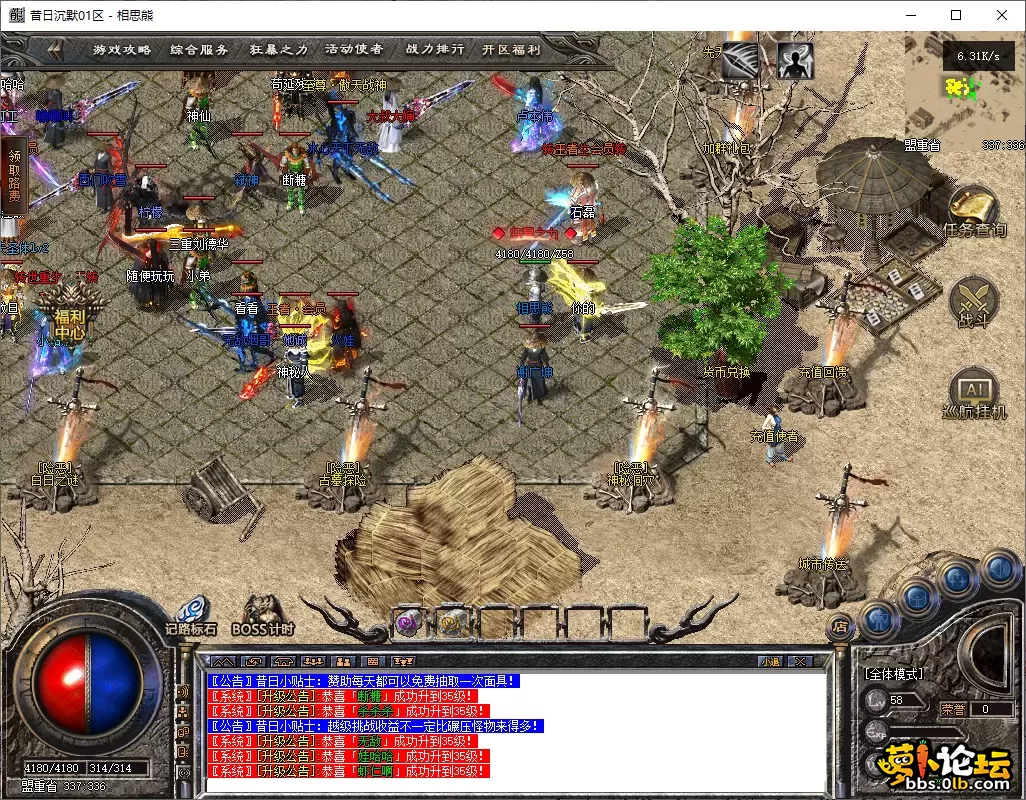Open the 任务查询 quest lookup
The width and height of the screenshot is (1026, 800).
(x=974, y=212)
